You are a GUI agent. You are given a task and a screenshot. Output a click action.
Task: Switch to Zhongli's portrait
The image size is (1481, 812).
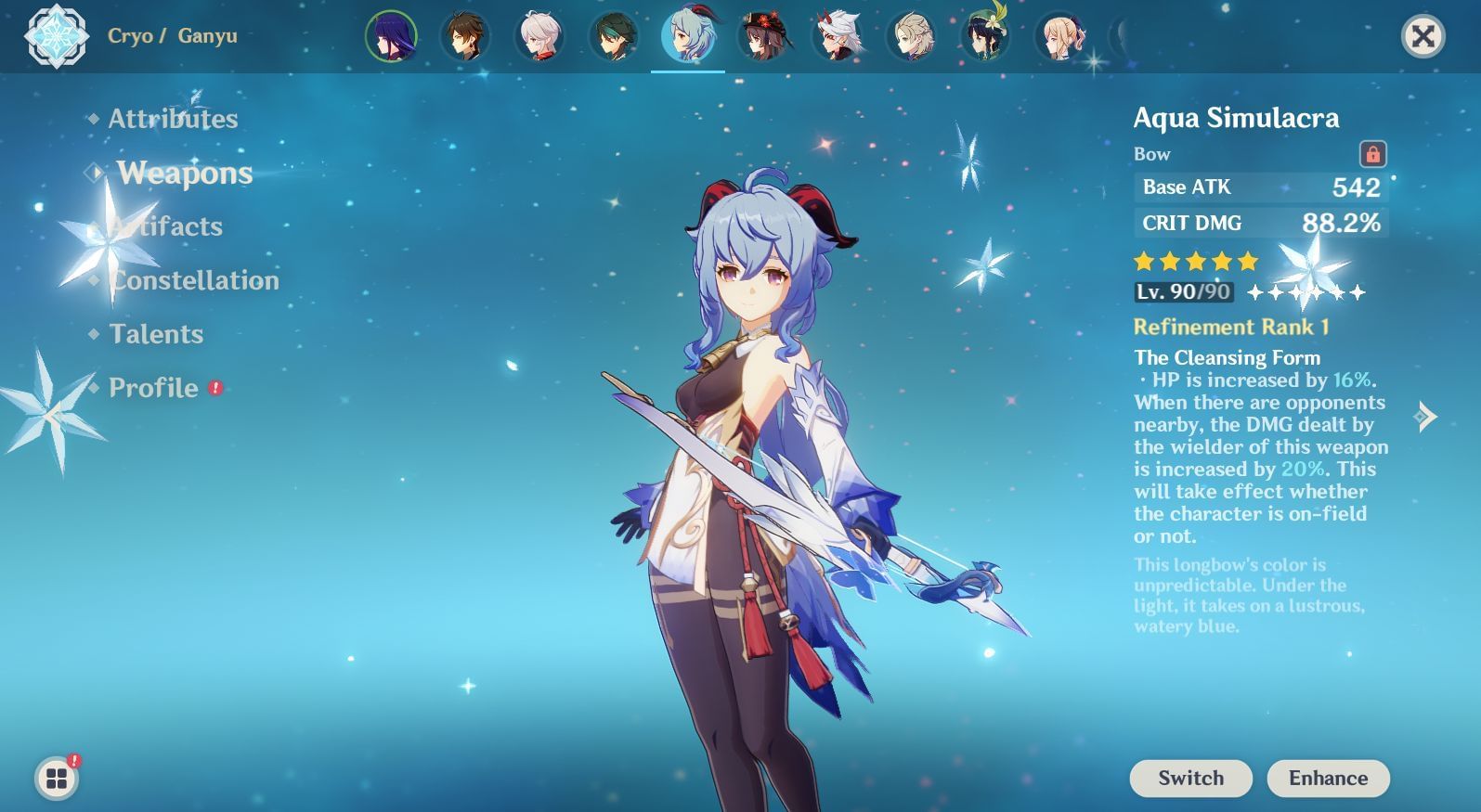click(x=465, y=37)
